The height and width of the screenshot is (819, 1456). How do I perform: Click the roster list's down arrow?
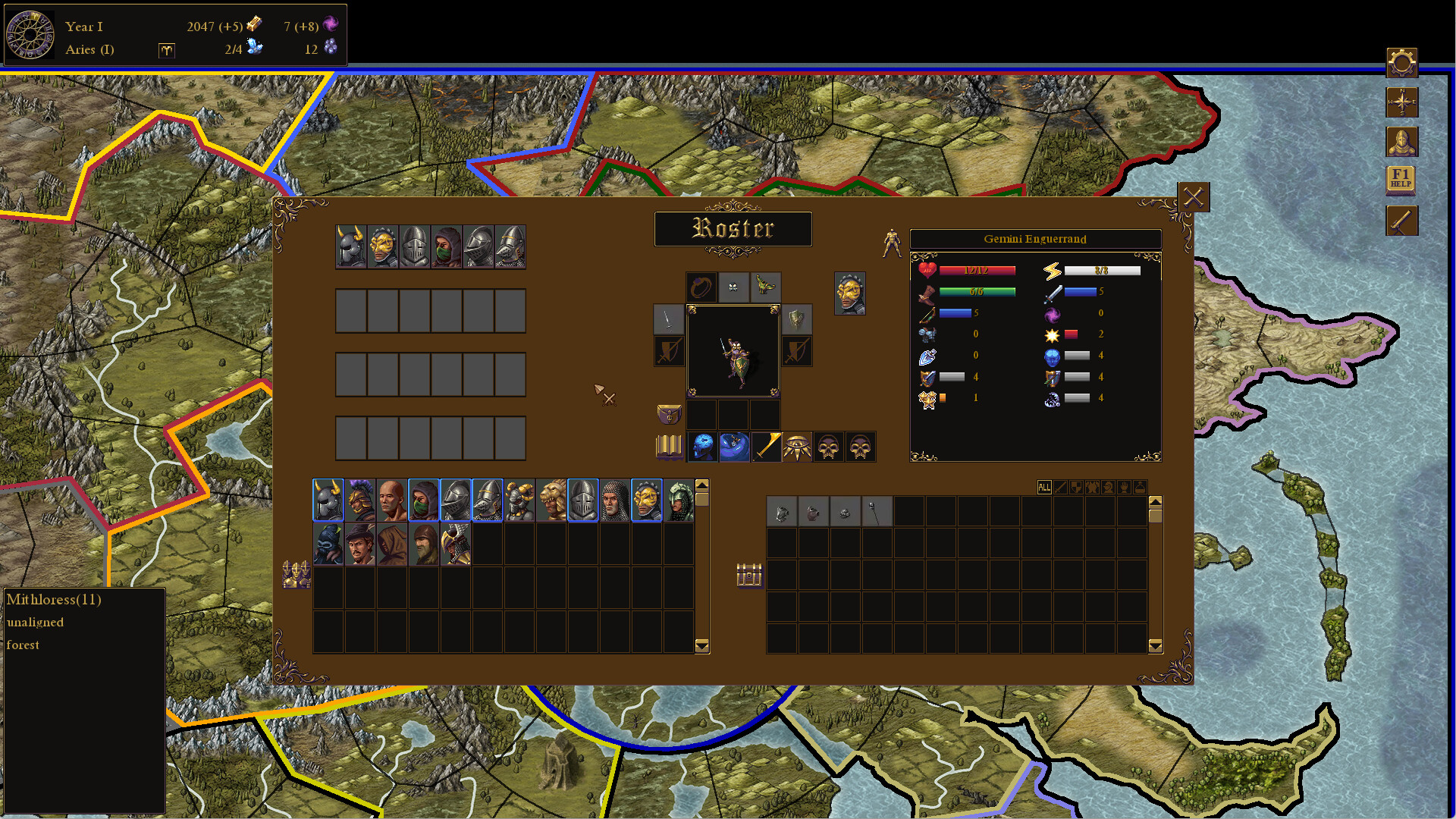(x=702, y=646)
